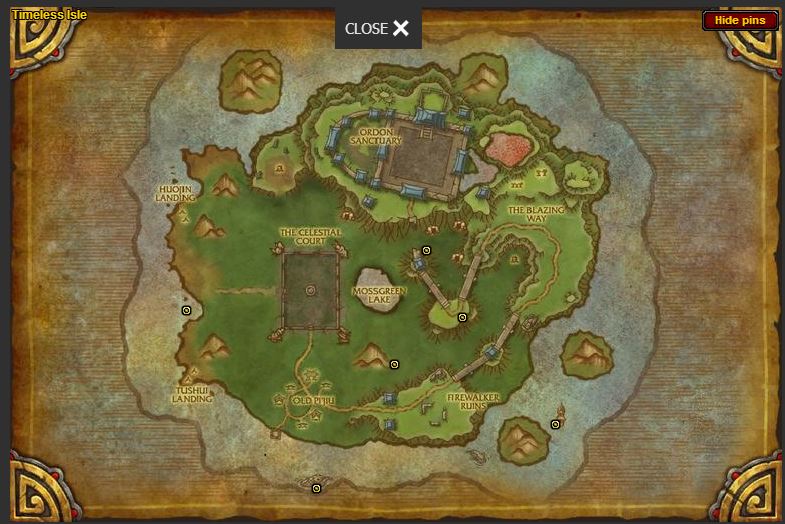Select the offshore pin southeast of Firewalker Ruins

coord(555,424)
